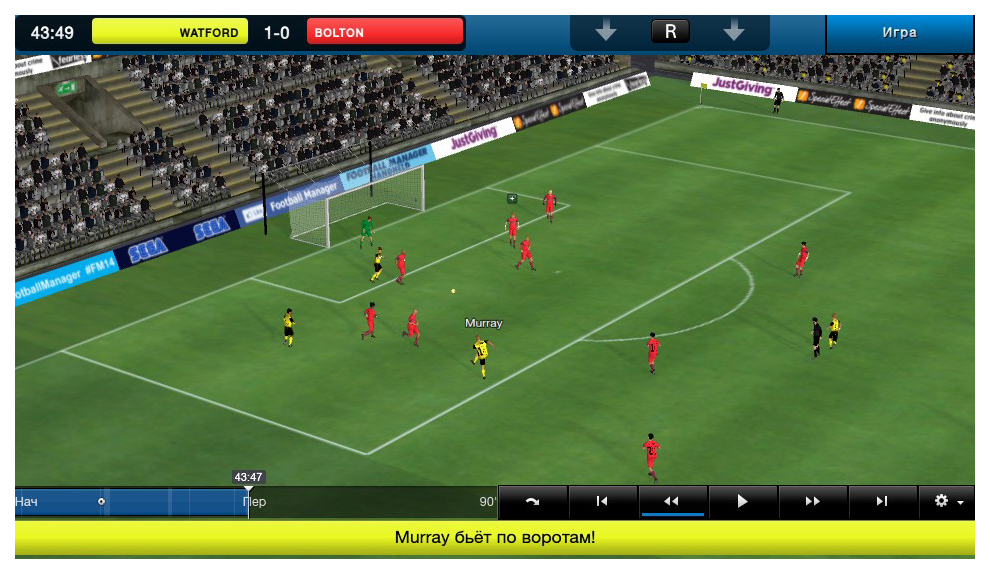
Task: Open the Игра menu button
Action: (x=899, y=33)
